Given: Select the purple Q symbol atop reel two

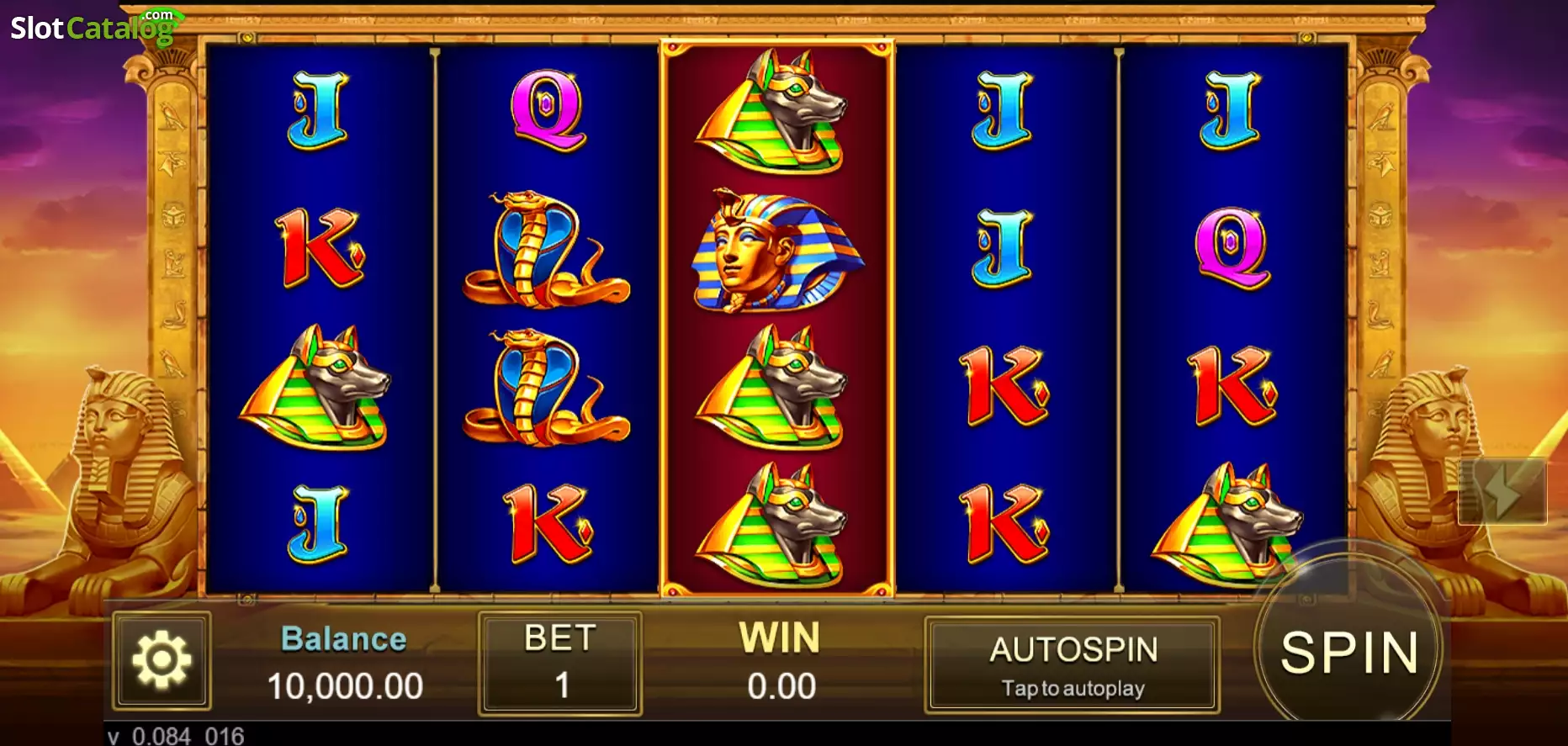Looking at the screenshot, I should pyautogui.click(x=545, y=109).
